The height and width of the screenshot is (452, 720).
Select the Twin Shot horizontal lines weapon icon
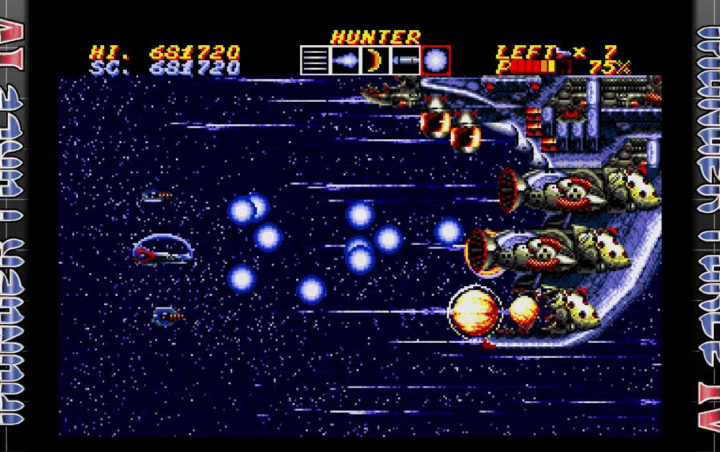(315, 61)
